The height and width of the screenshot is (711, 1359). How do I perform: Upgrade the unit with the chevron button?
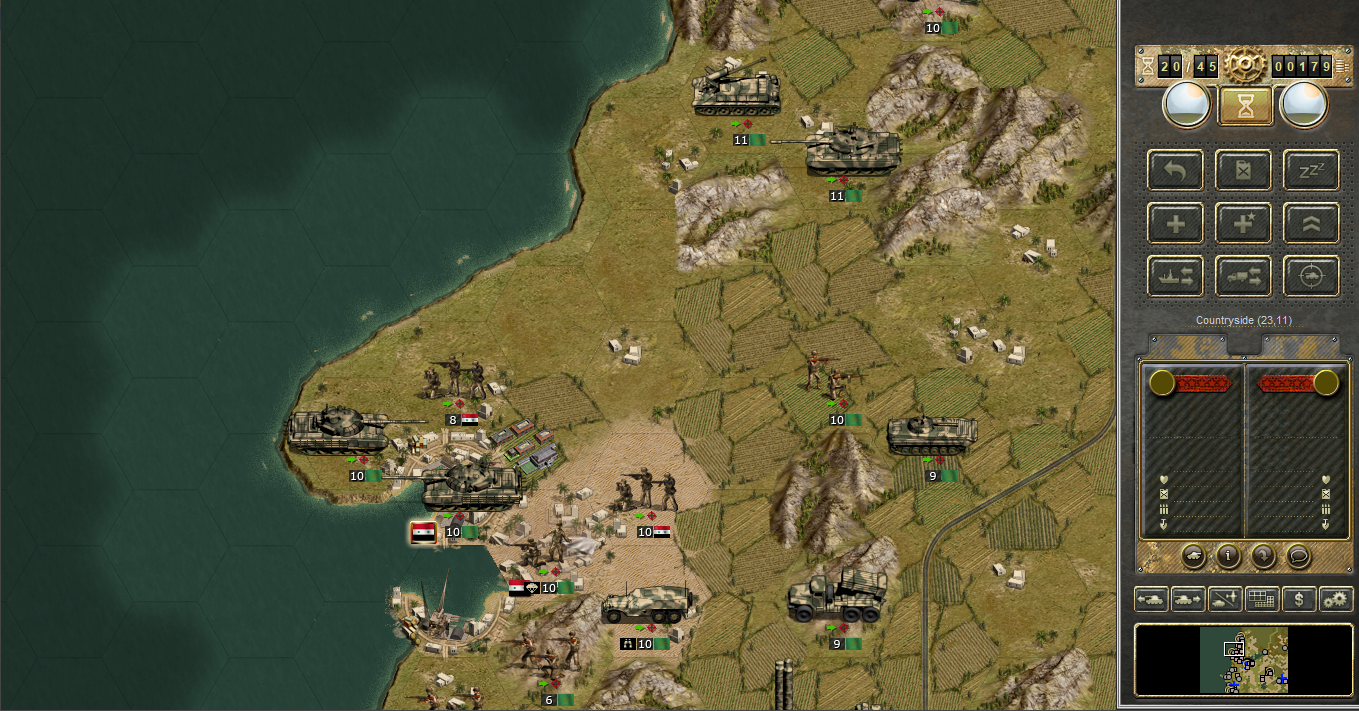[x=1311, y=223]
